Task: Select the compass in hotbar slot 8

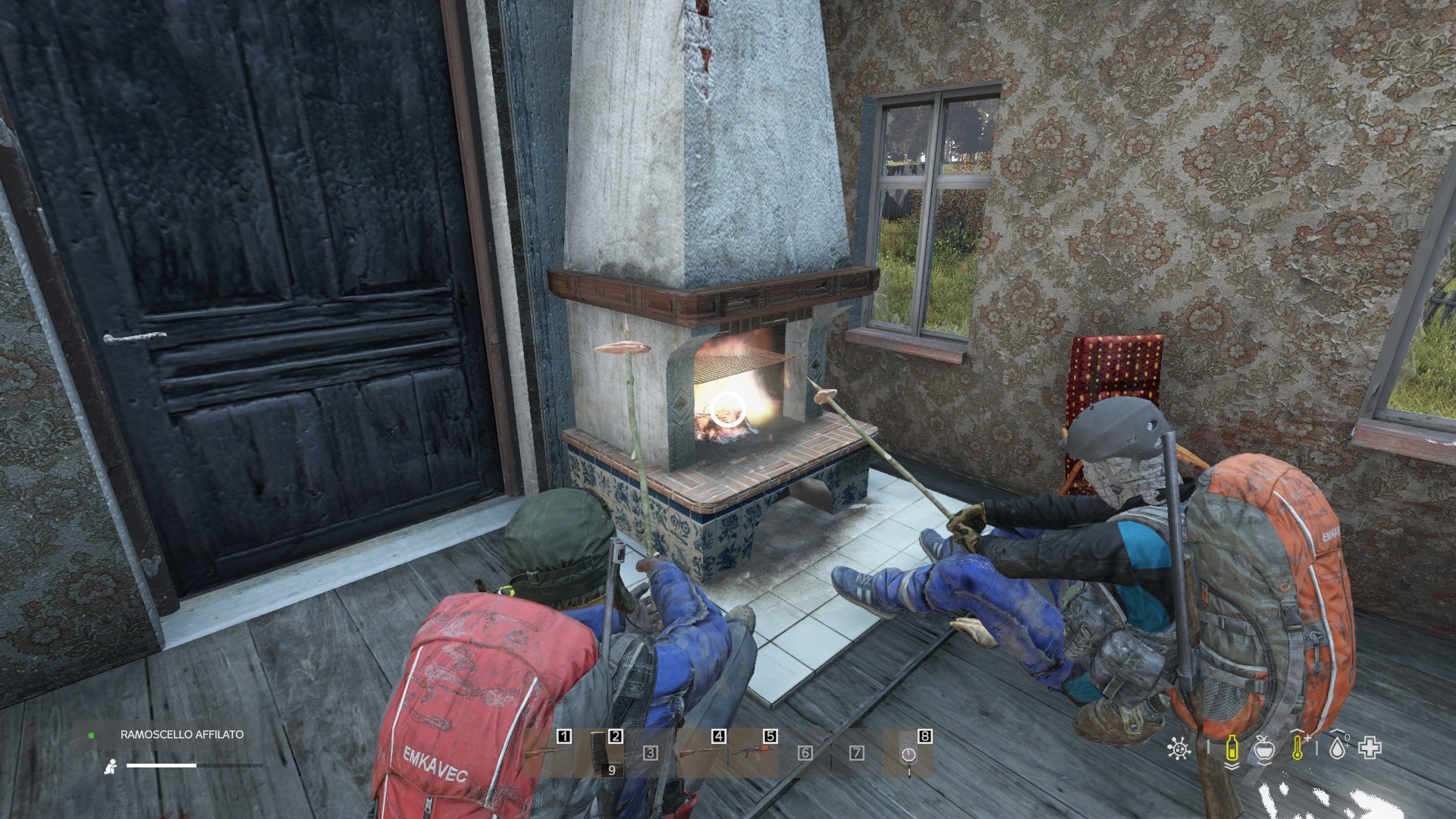Action: 908,754
